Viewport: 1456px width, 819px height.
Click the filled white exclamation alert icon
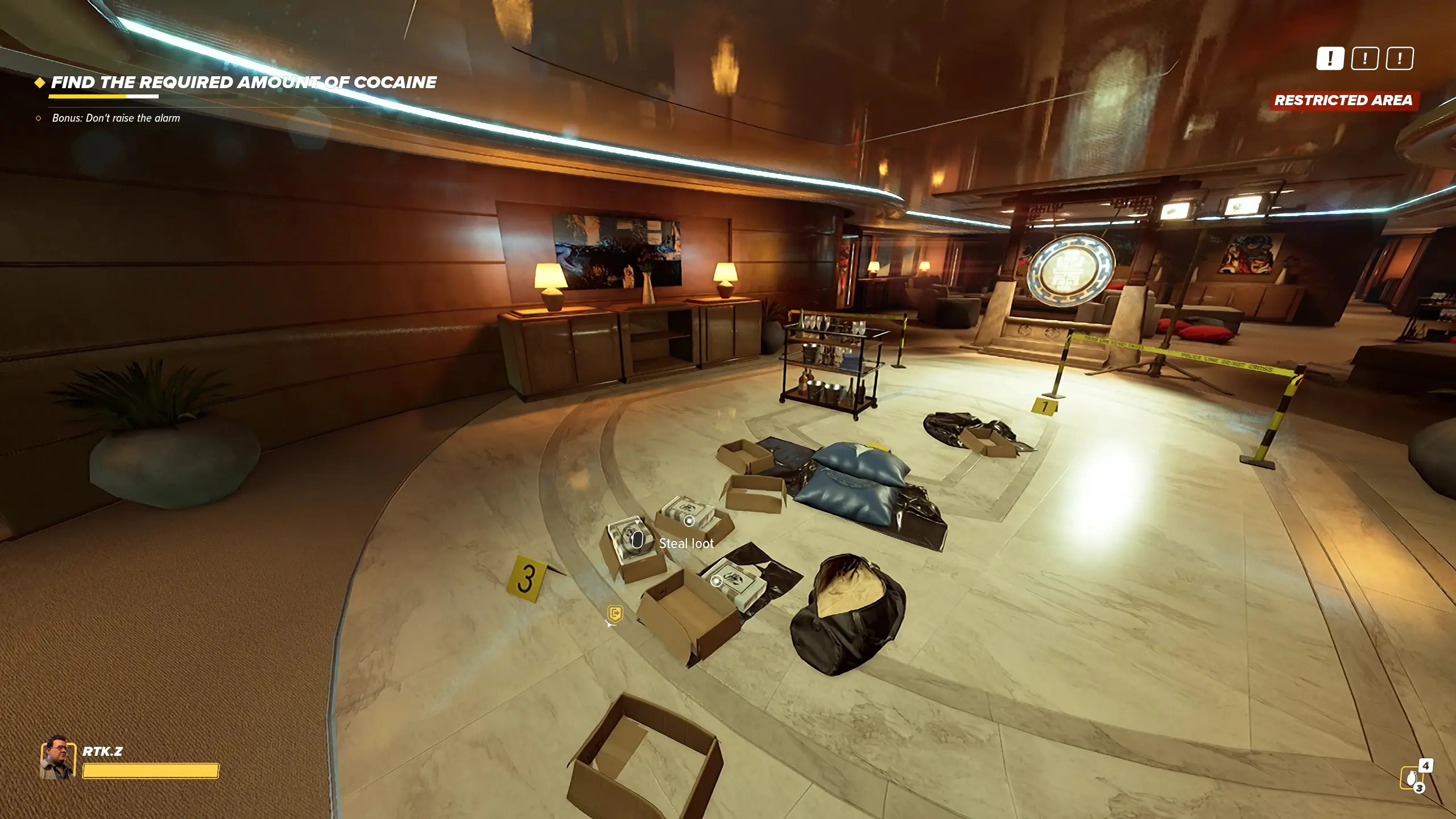click(x=1330, y=59)
